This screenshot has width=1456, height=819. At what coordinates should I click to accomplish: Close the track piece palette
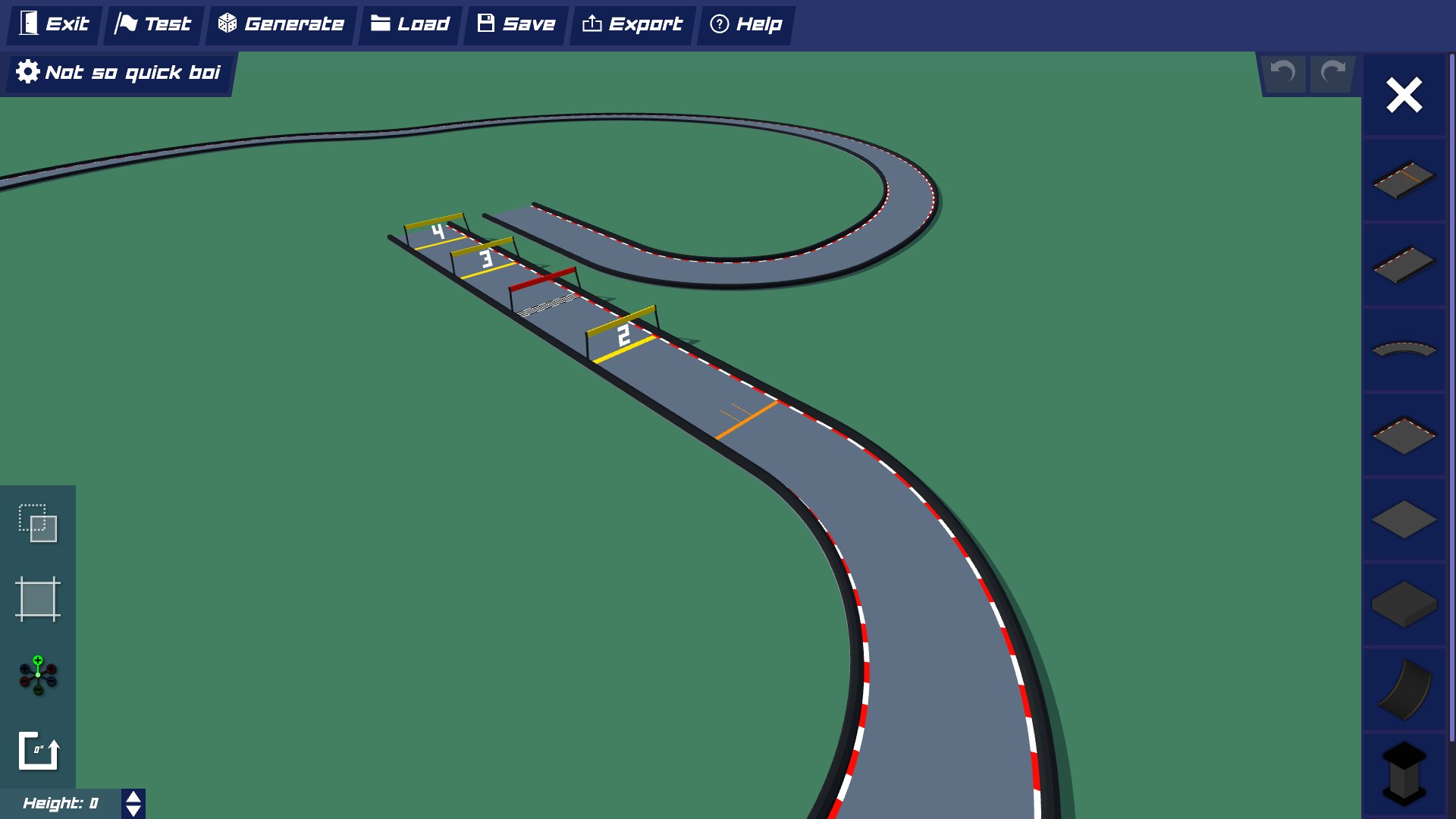click(1404, 94)
